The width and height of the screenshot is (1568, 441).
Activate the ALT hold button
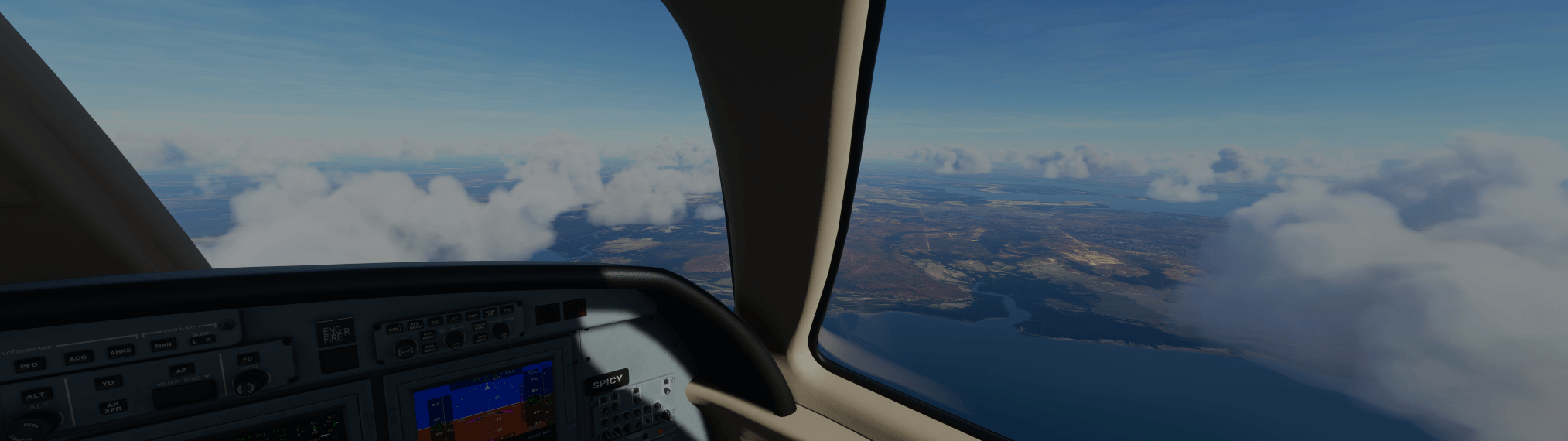tap(36, 395)
